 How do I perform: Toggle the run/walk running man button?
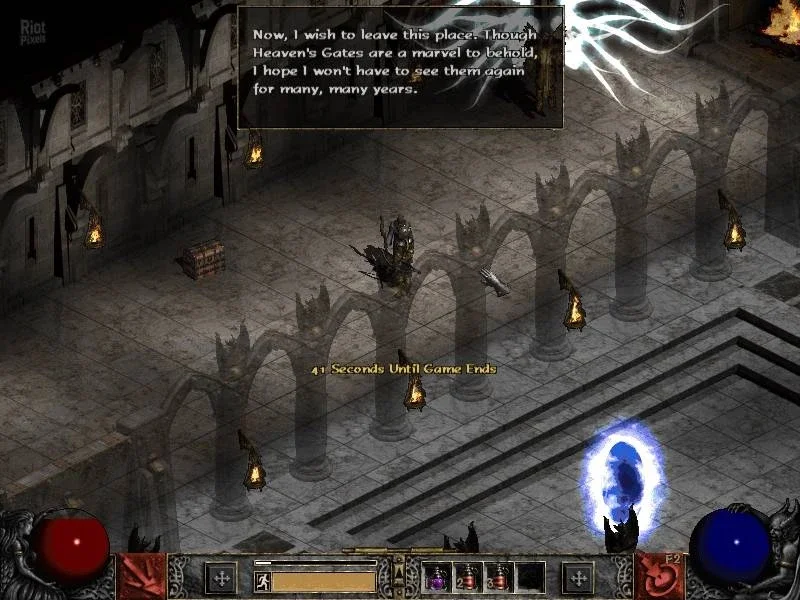[261, 579]
